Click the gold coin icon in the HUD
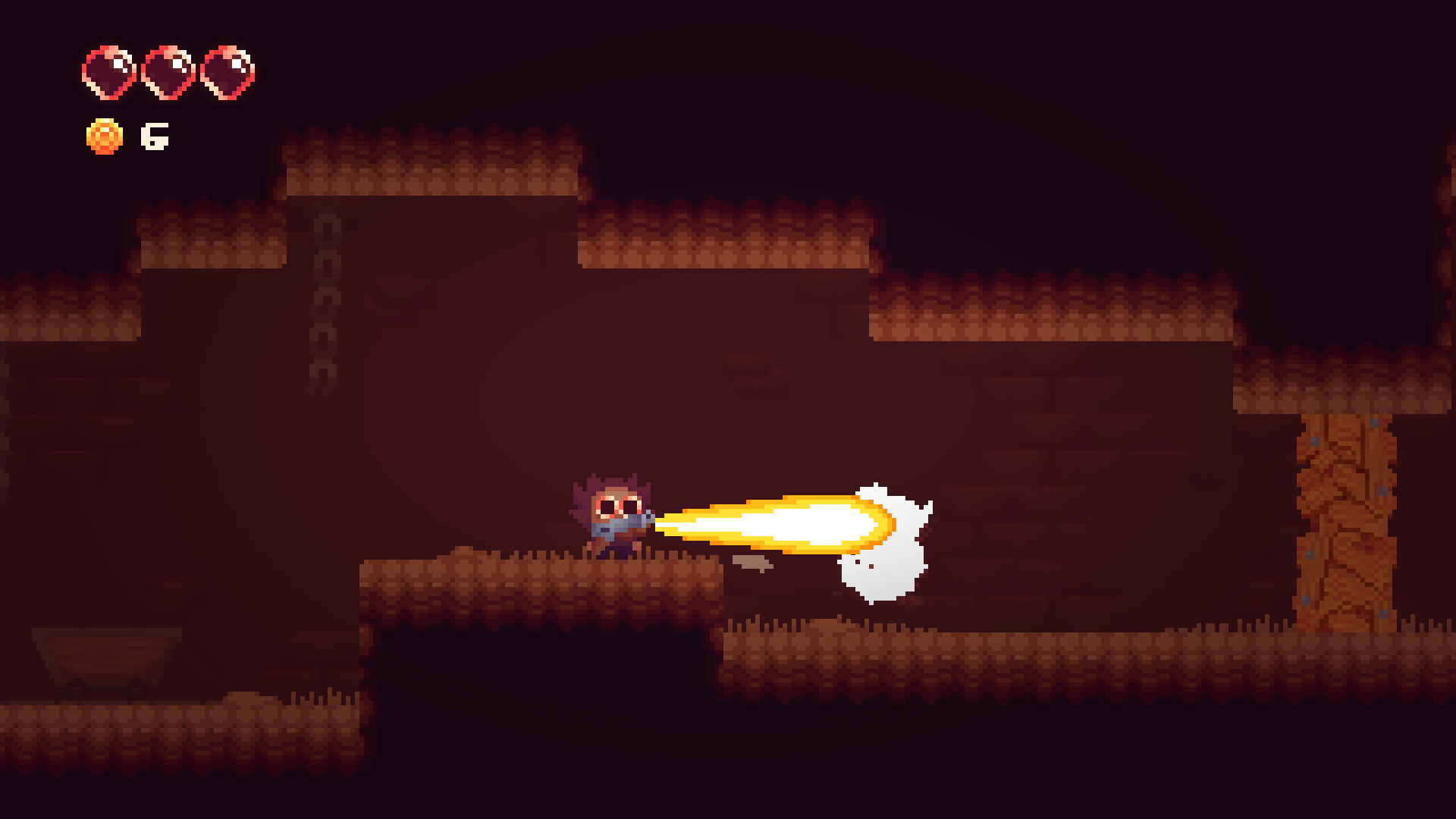Image resolution: width=1456 pixels, height=819 pixels. point(106,137)
